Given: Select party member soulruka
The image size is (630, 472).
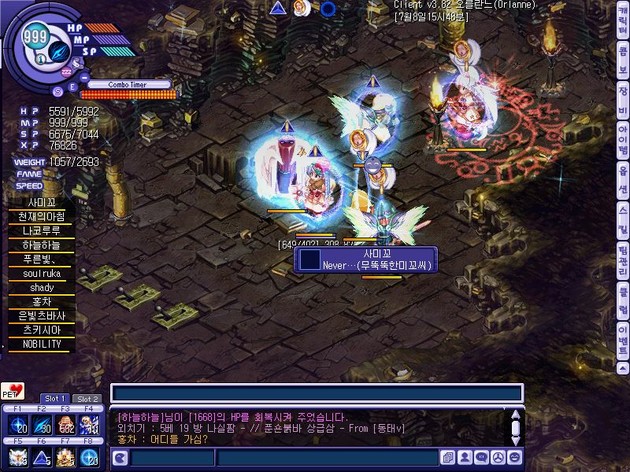Looking at the screenshot, I should click(x=41, y=272).
